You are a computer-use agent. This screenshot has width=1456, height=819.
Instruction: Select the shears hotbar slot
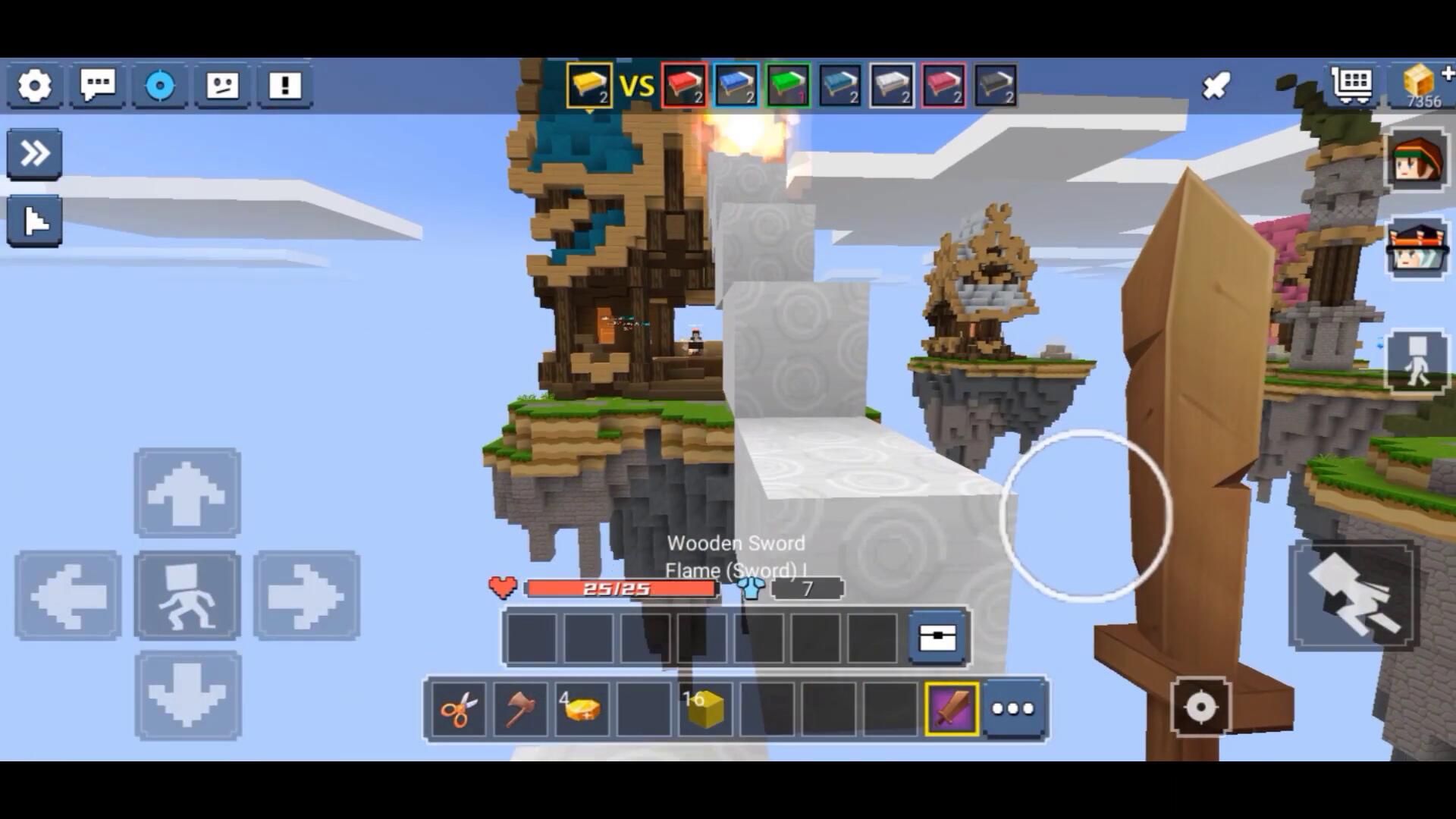click(459, 710)
